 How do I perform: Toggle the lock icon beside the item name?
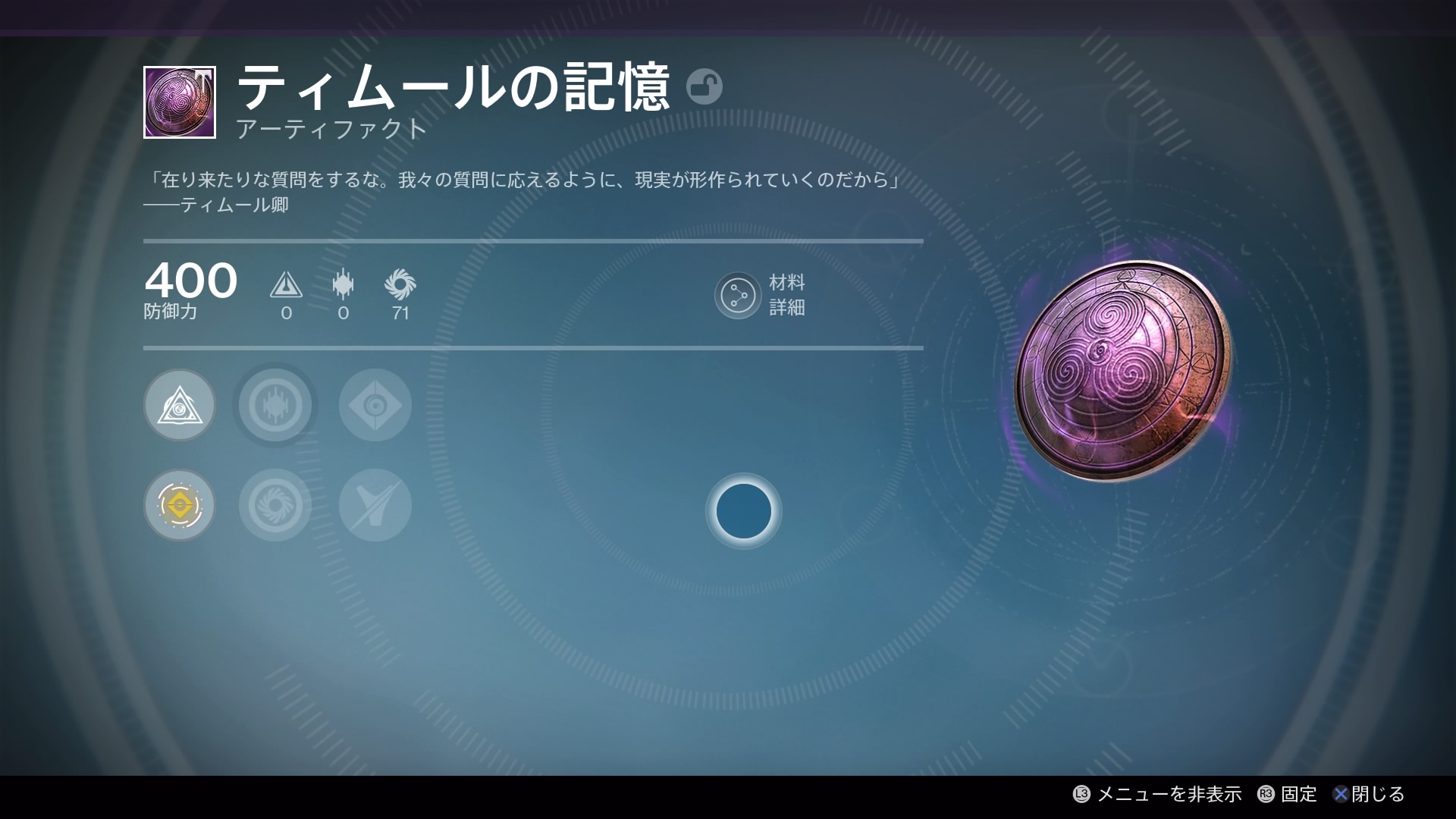(x=704, y=86)
